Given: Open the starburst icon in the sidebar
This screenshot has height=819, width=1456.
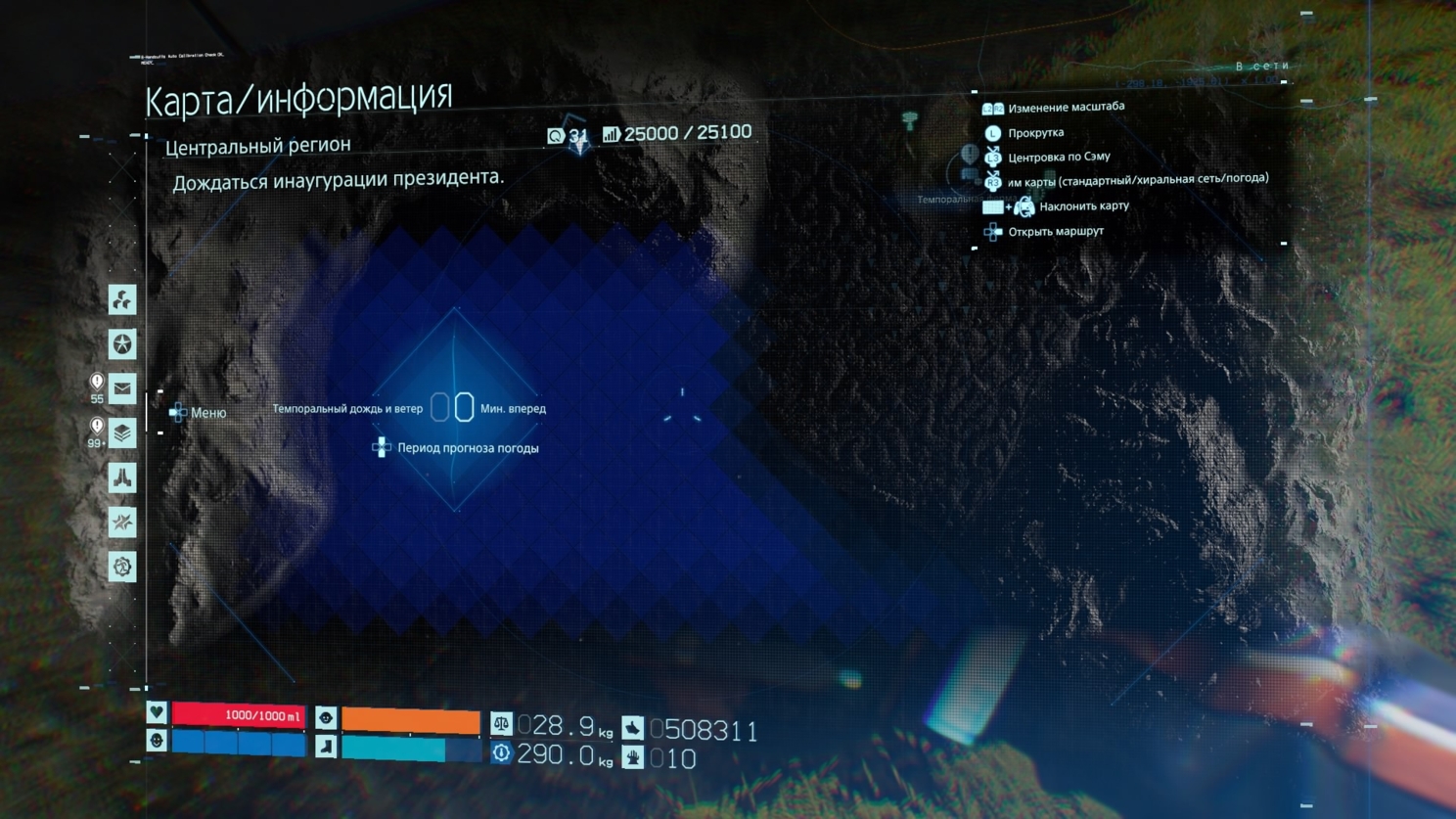Looking at the screenshot, I should click(122, 523).
